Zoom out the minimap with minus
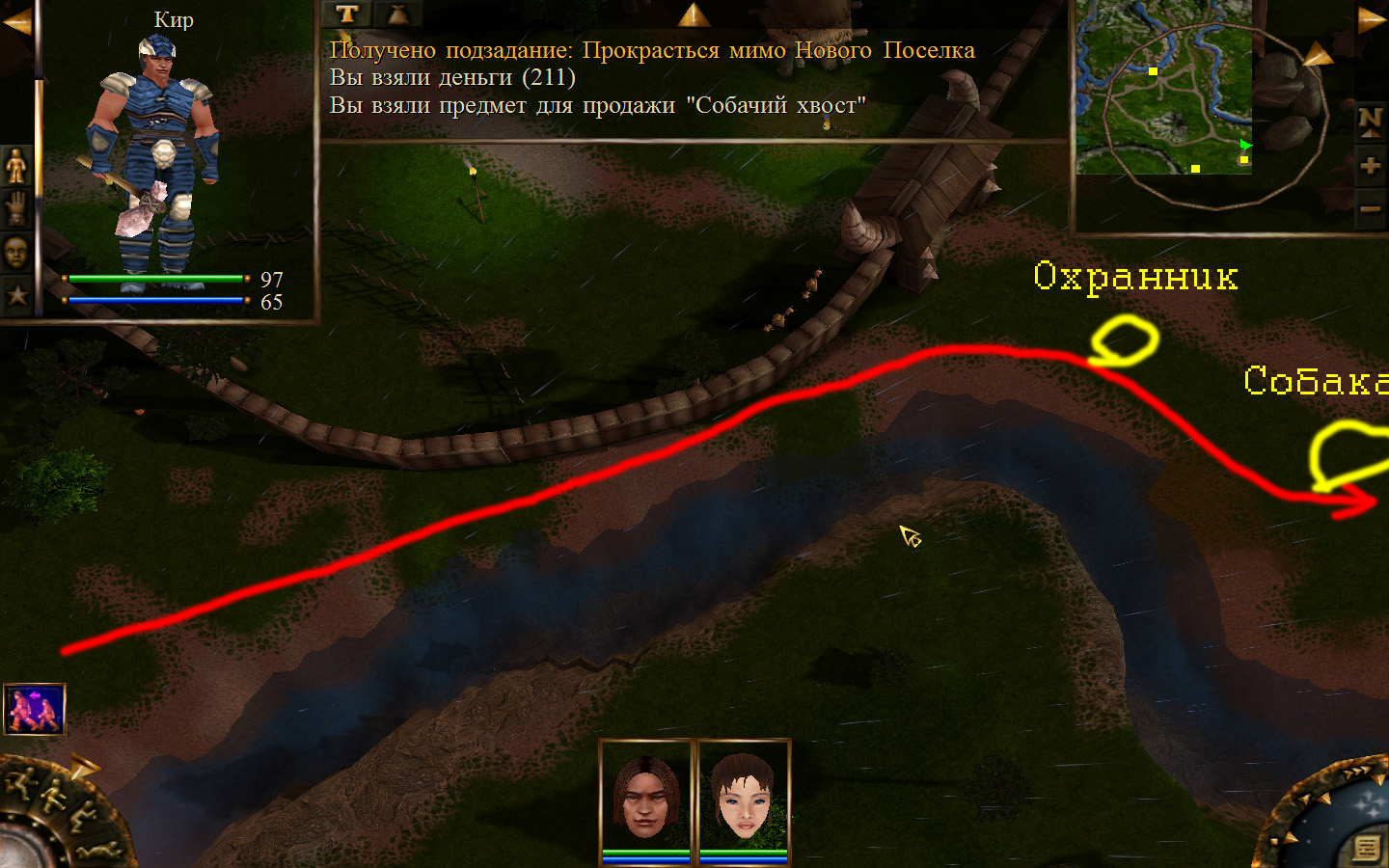 [1370, 209]
